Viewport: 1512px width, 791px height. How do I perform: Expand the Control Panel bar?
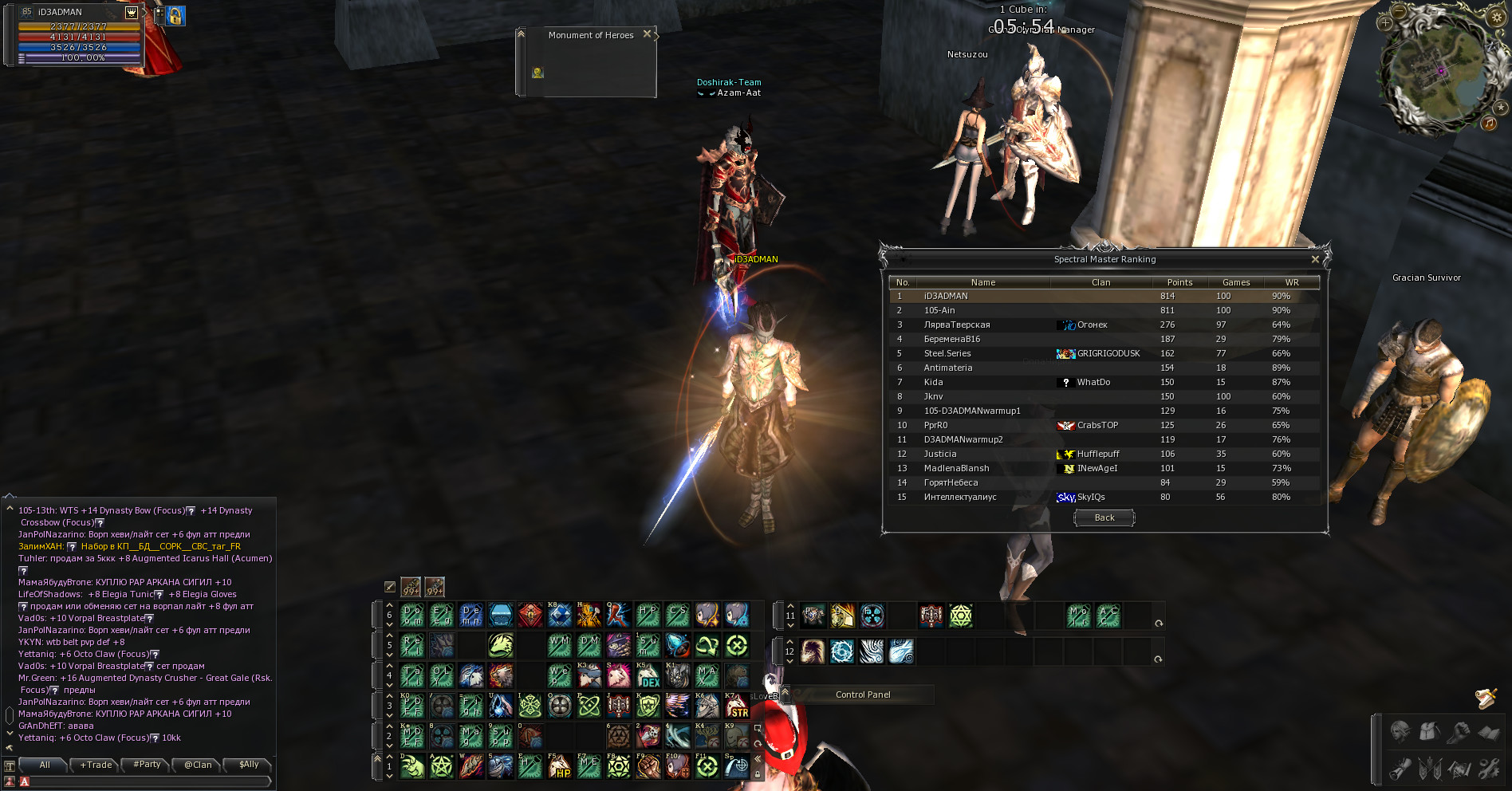pos(862,695)
